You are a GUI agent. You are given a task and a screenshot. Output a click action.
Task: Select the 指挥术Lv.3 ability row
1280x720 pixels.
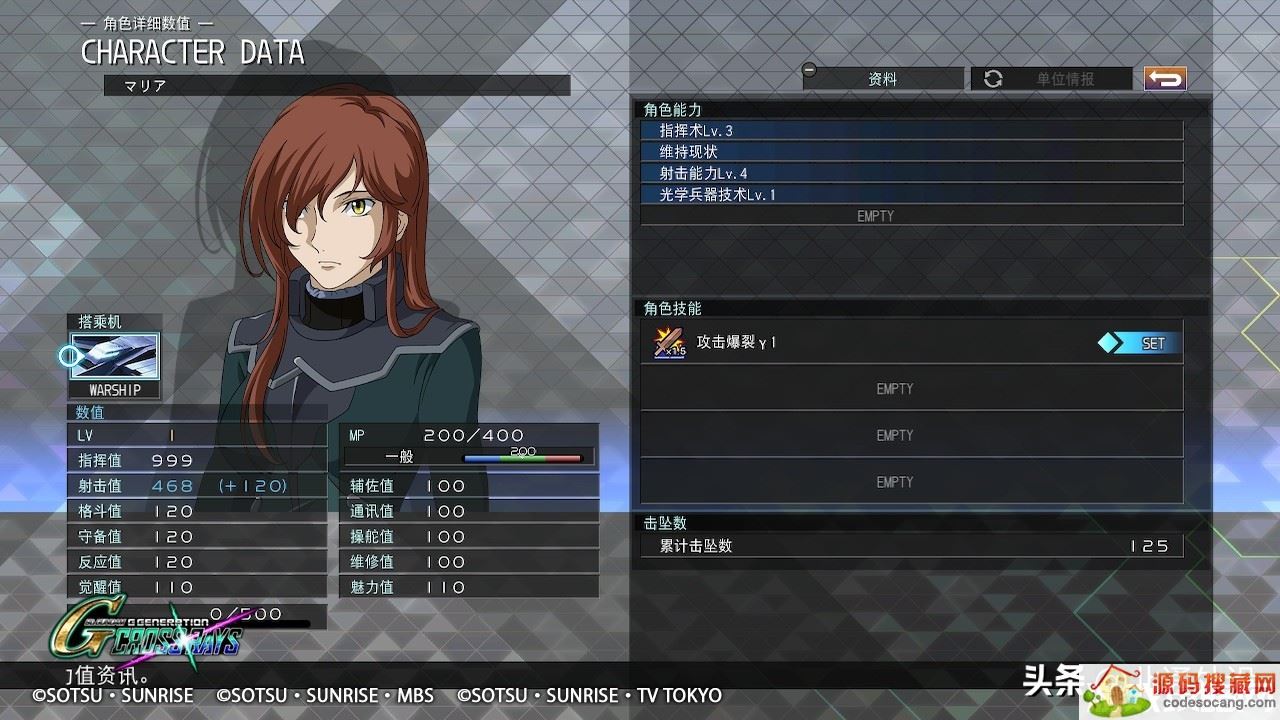[911, 131]
